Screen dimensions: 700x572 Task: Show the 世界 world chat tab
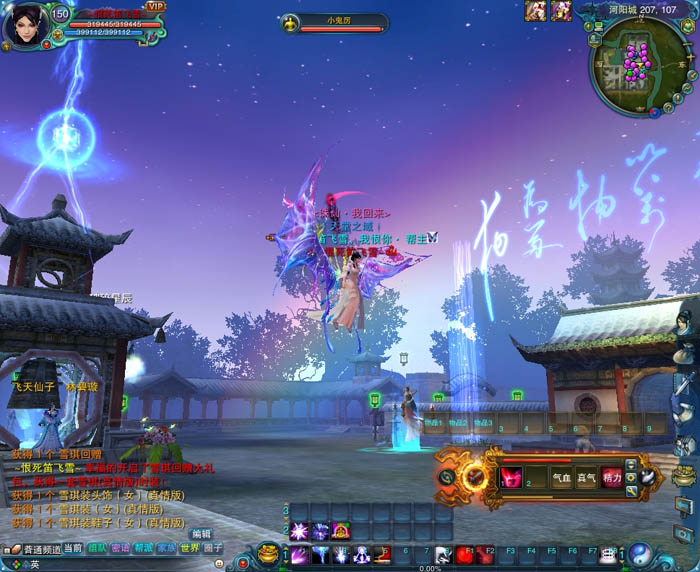(x=190, y=548)
